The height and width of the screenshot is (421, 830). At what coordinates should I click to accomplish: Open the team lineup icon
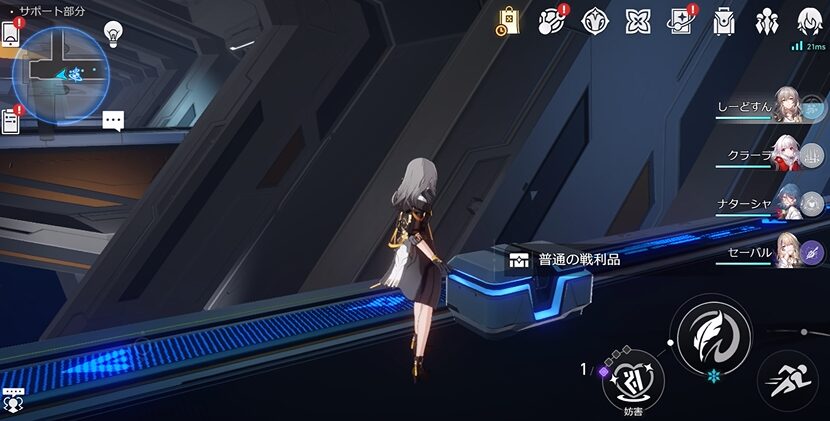coord(767,21)
